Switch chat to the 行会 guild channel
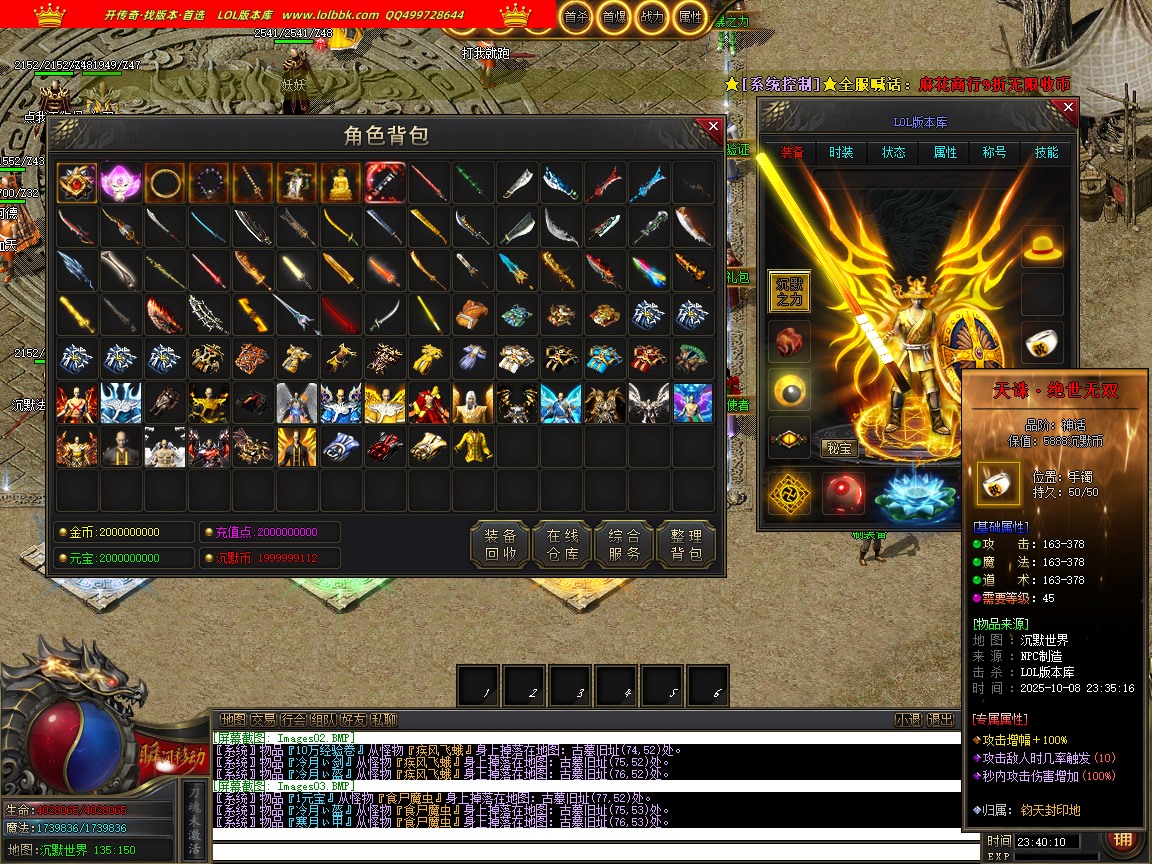Screen dimensions: 1152x864 [x=293, y=719]
